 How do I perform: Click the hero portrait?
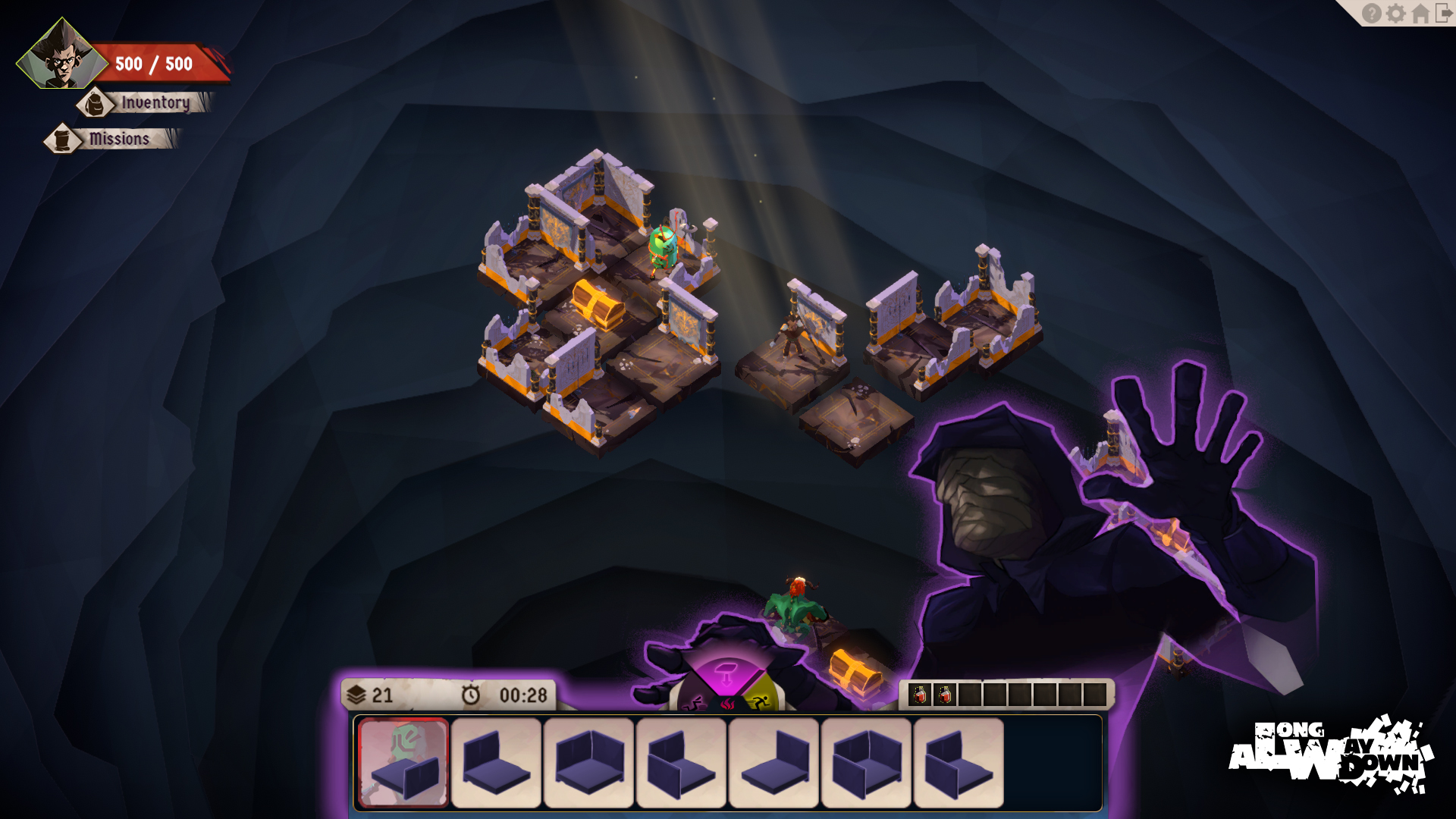62,55
